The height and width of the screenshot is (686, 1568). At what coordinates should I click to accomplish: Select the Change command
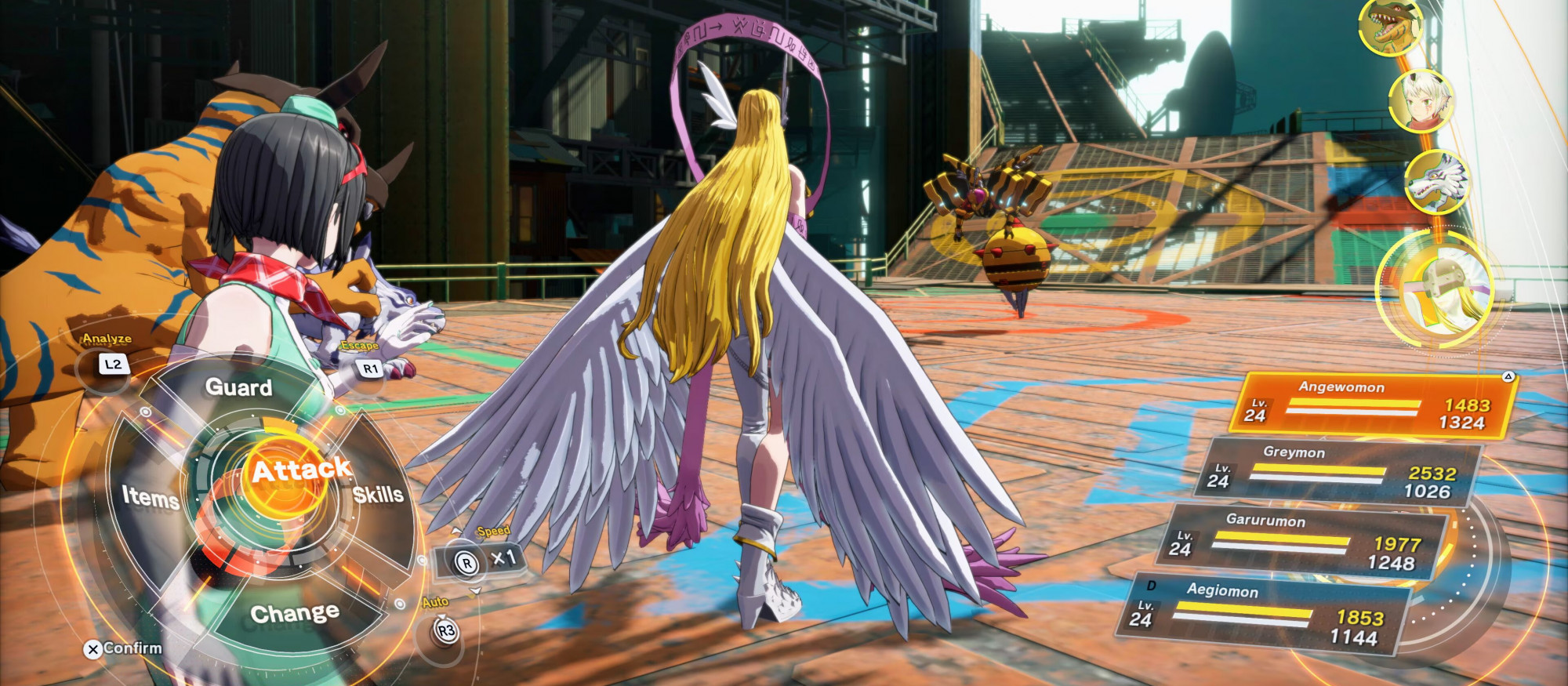click(295, 613)
